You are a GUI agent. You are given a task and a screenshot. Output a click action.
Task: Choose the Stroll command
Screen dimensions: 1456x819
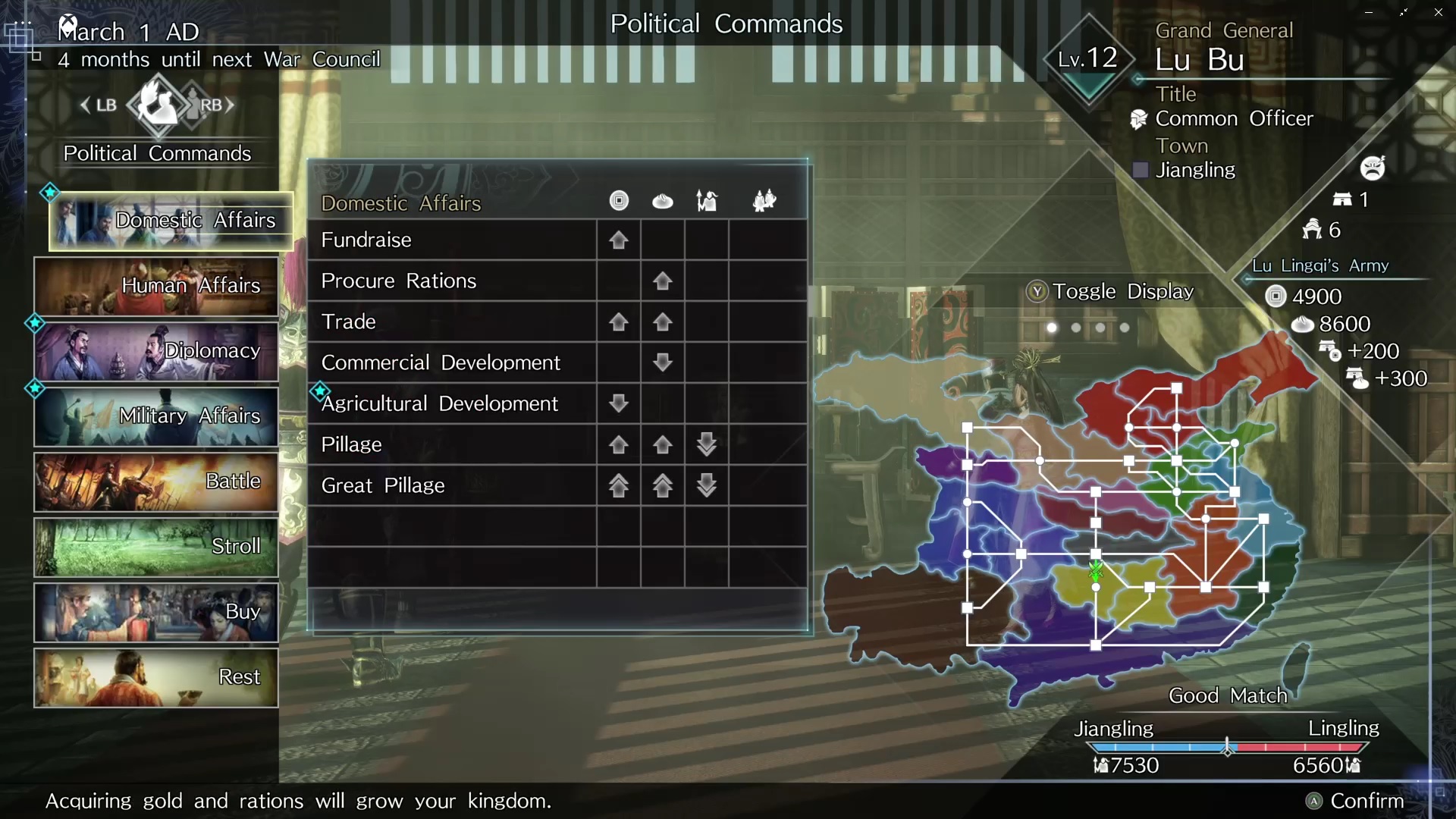(156, 547)
